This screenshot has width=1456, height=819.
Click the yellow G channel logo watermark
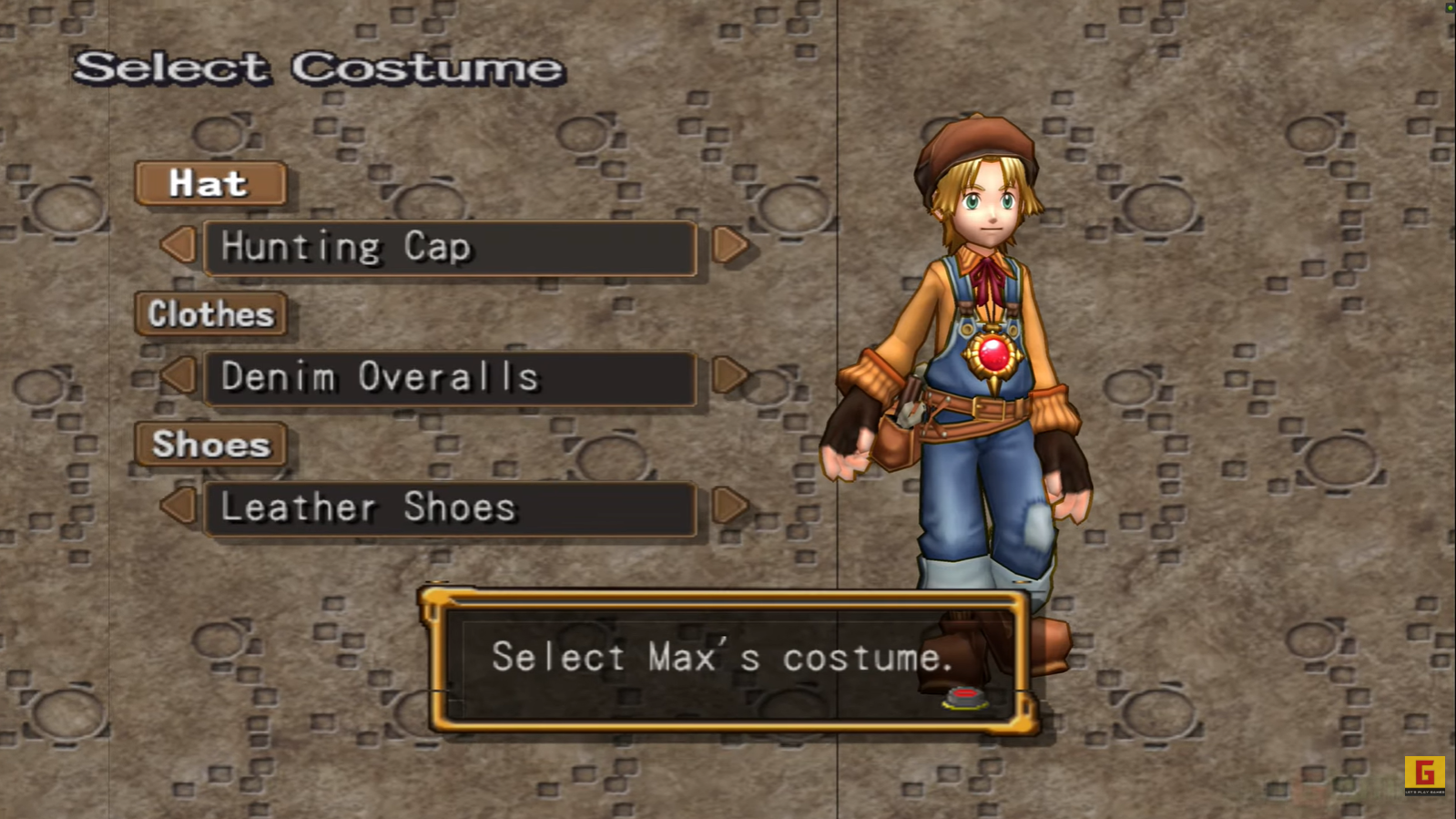(1424, 774)
